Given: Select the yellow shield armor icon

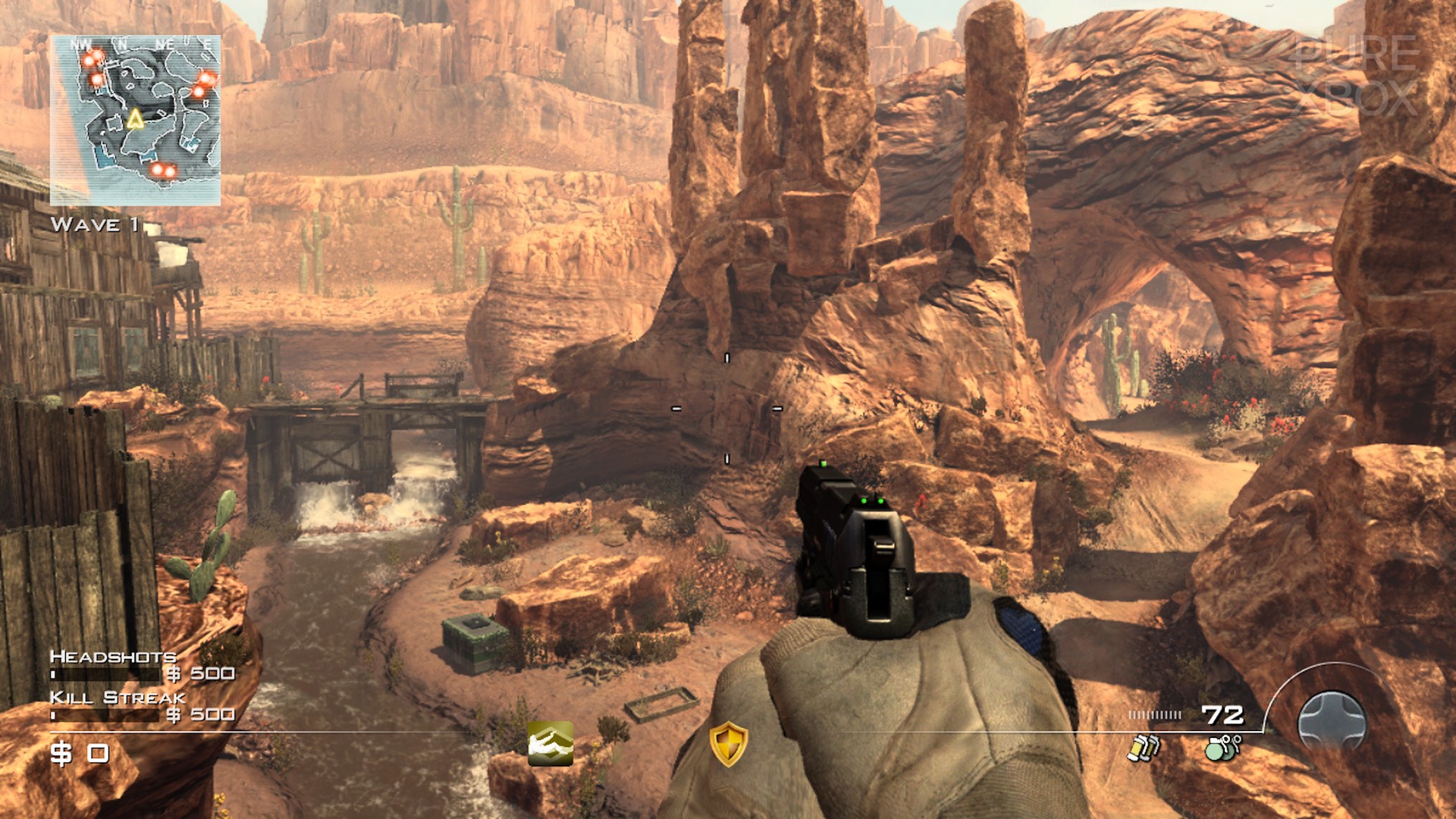Looking at the screenshot, I should [x=728, y=743].
